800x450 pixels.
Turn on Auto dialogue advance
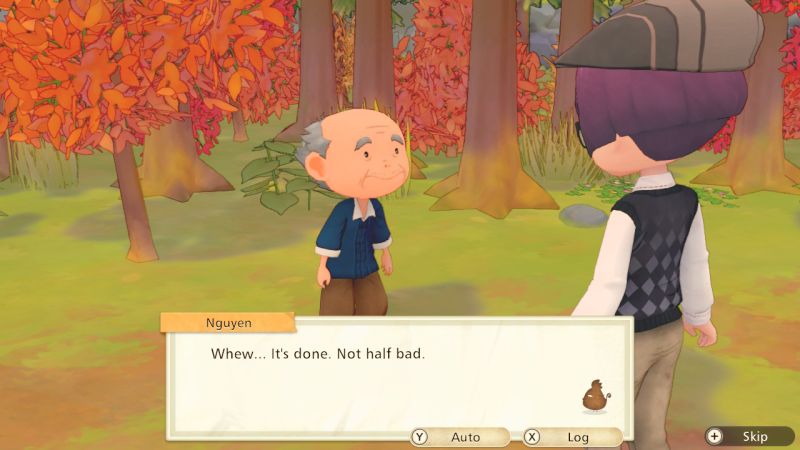(459, 437)
